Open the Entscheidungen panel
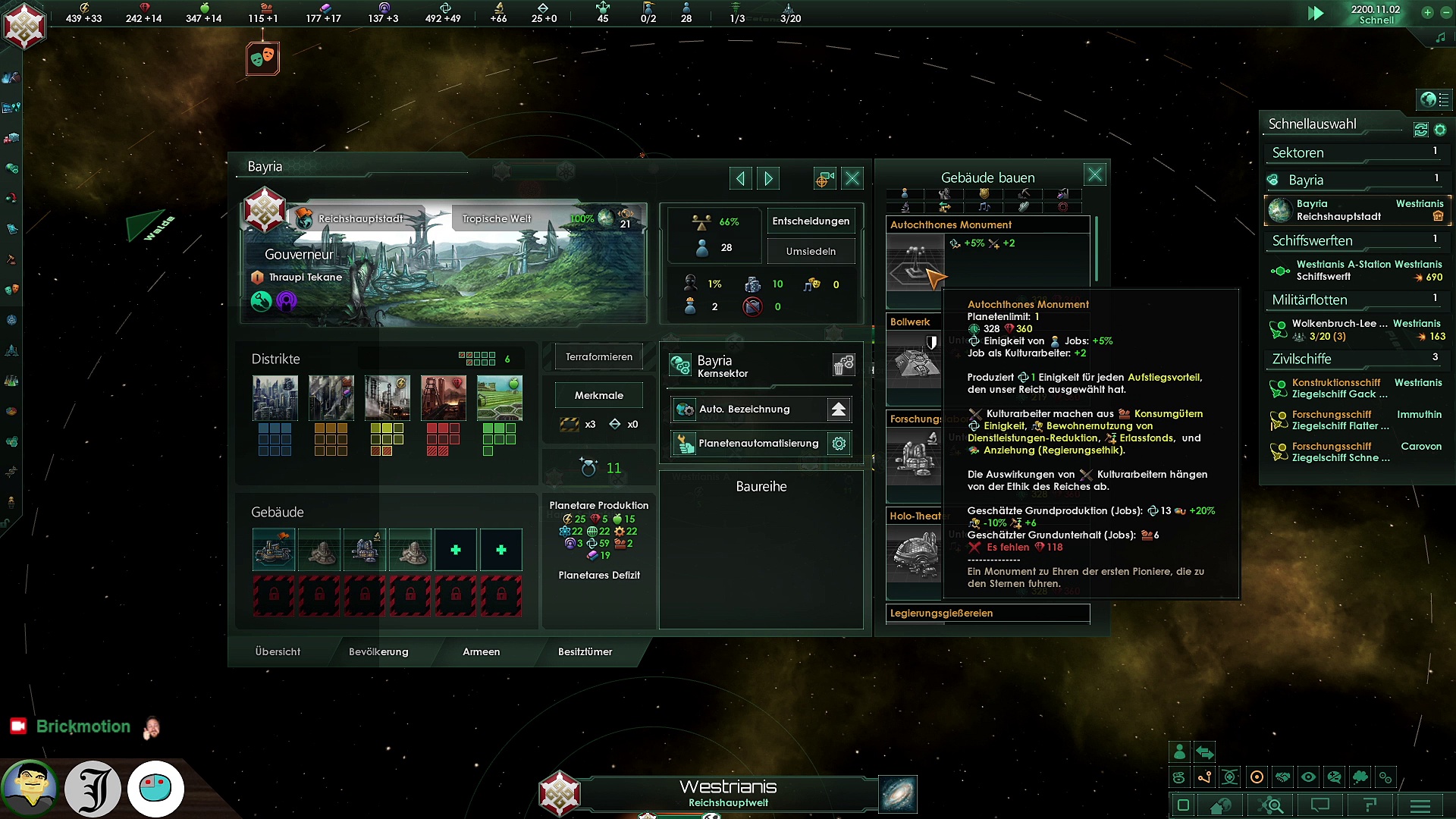 [811, 221]
